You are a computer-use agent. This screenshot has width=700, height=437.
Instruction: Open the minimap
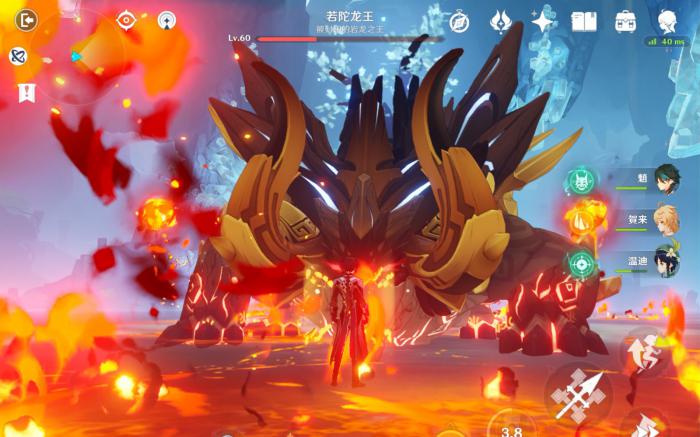pos(80,57)
